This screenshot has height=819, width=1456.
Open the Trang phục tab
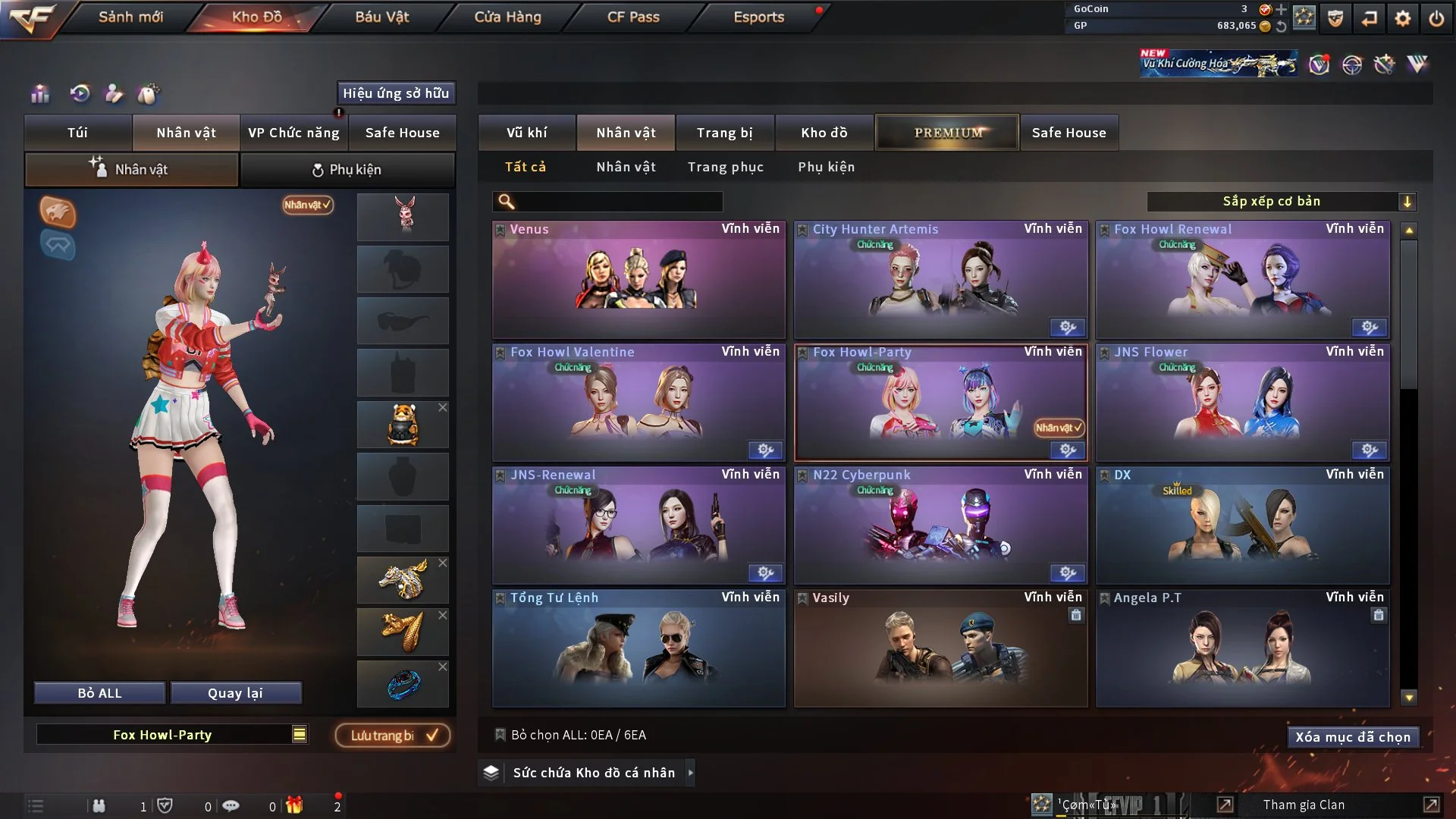[726, 167]
